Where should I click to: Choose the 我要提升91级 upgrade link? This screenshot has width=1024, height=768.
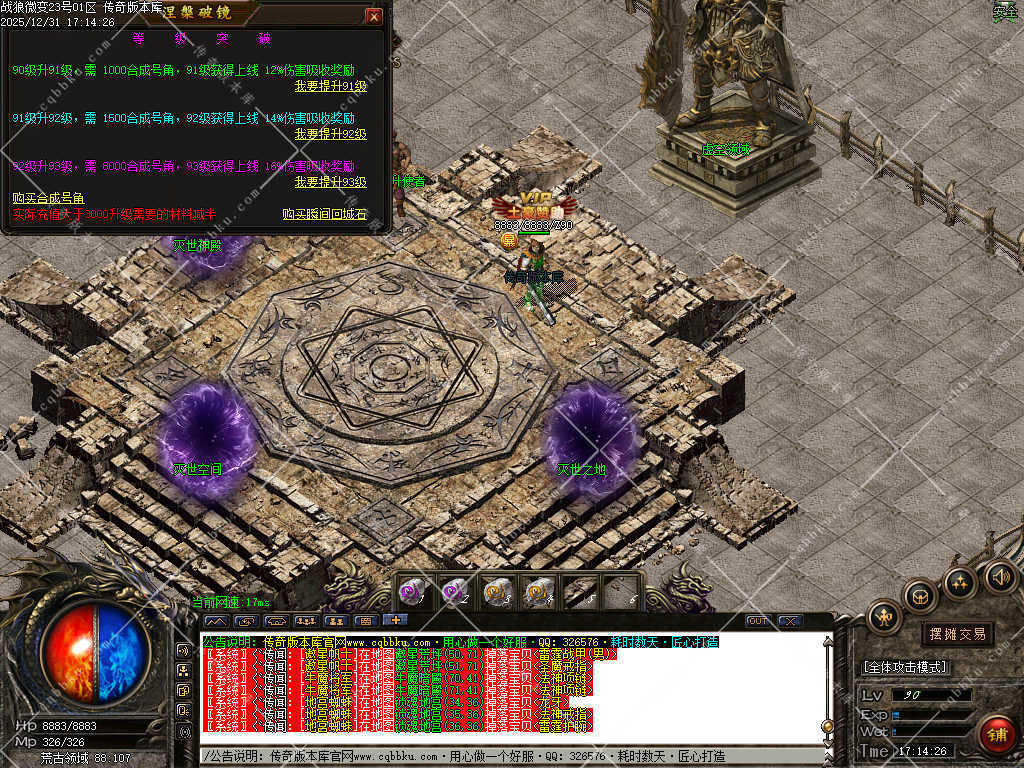330,87
